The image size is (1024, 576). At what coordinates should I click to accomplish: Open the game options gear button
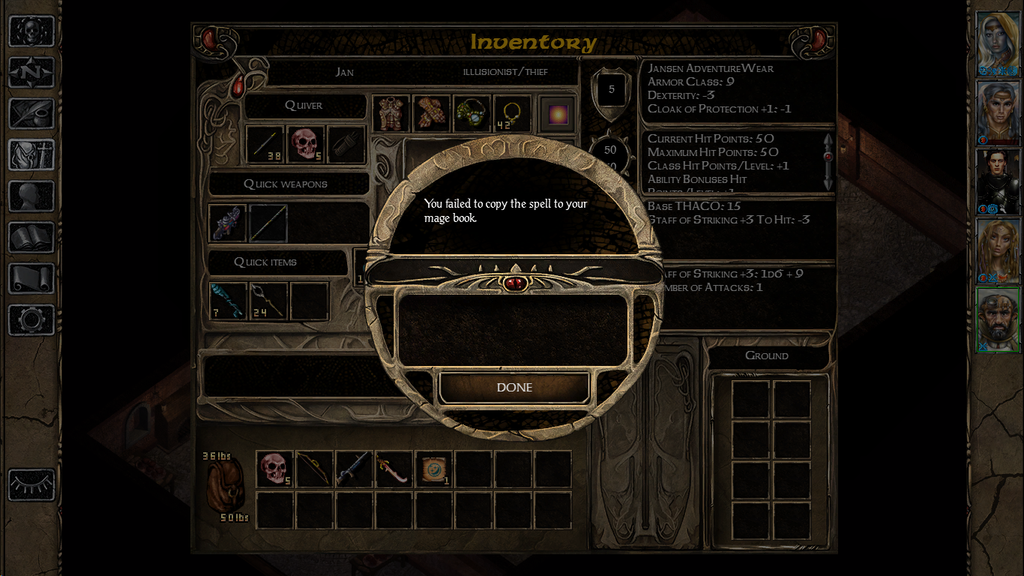point(31,320)
